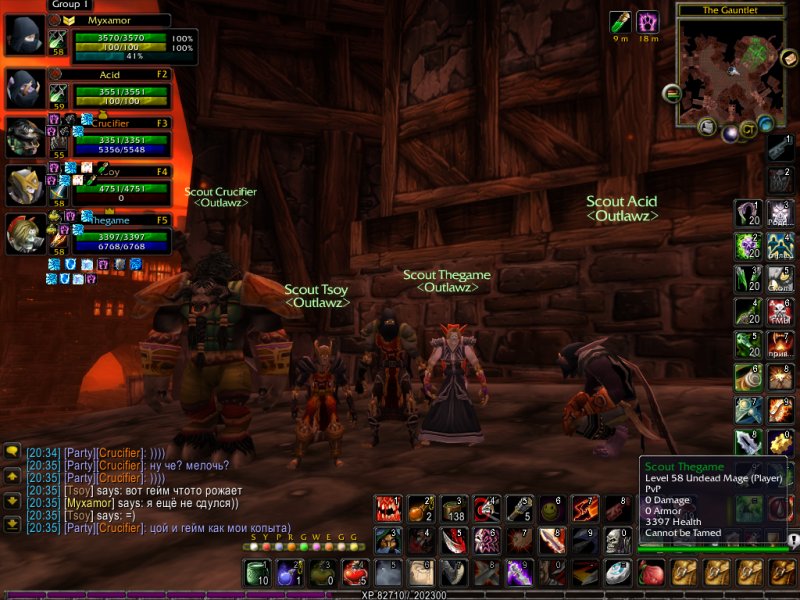800x600 pixels.
Task: Use the key item in side bar
Action: (779, 145)
